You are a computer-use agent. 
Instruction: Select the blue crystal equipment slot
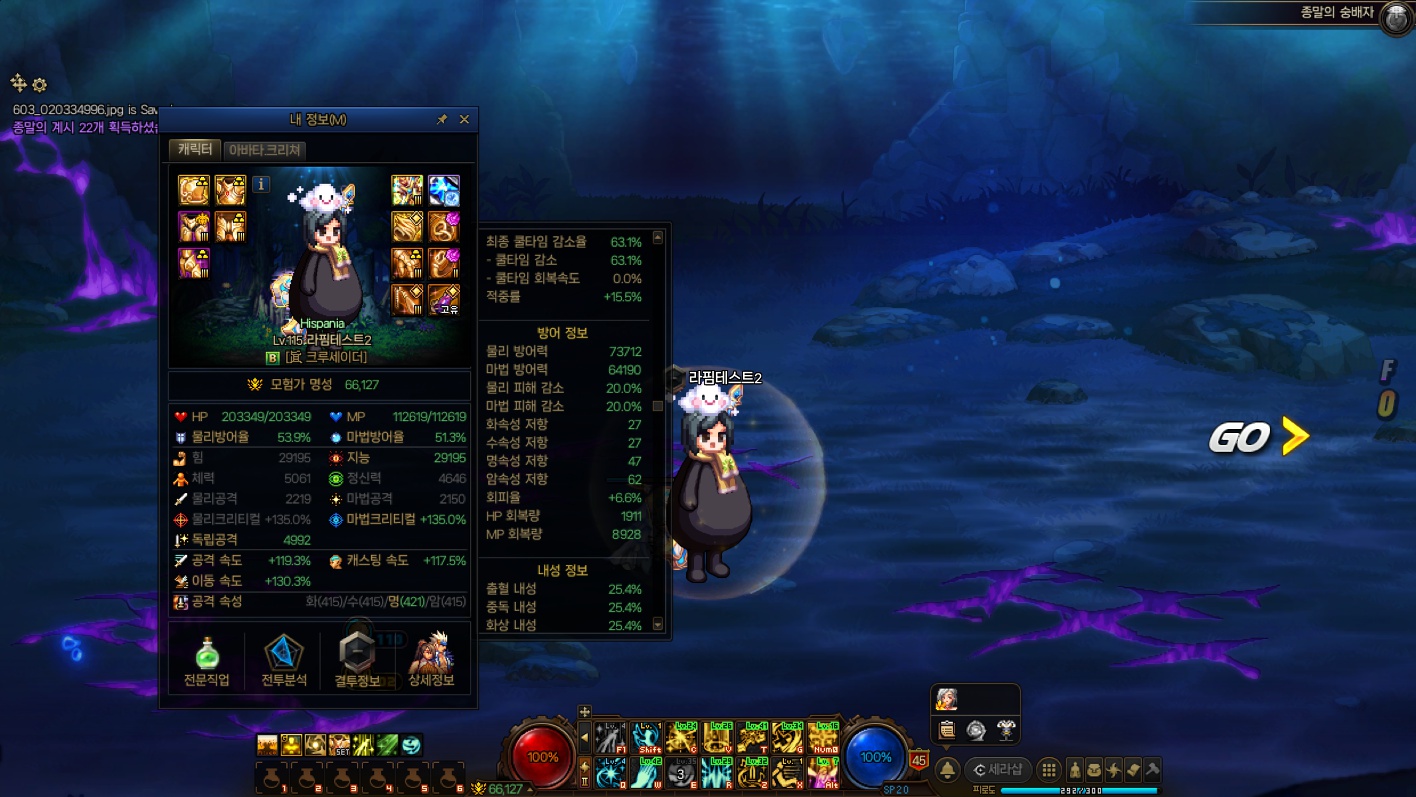[444, 190]
